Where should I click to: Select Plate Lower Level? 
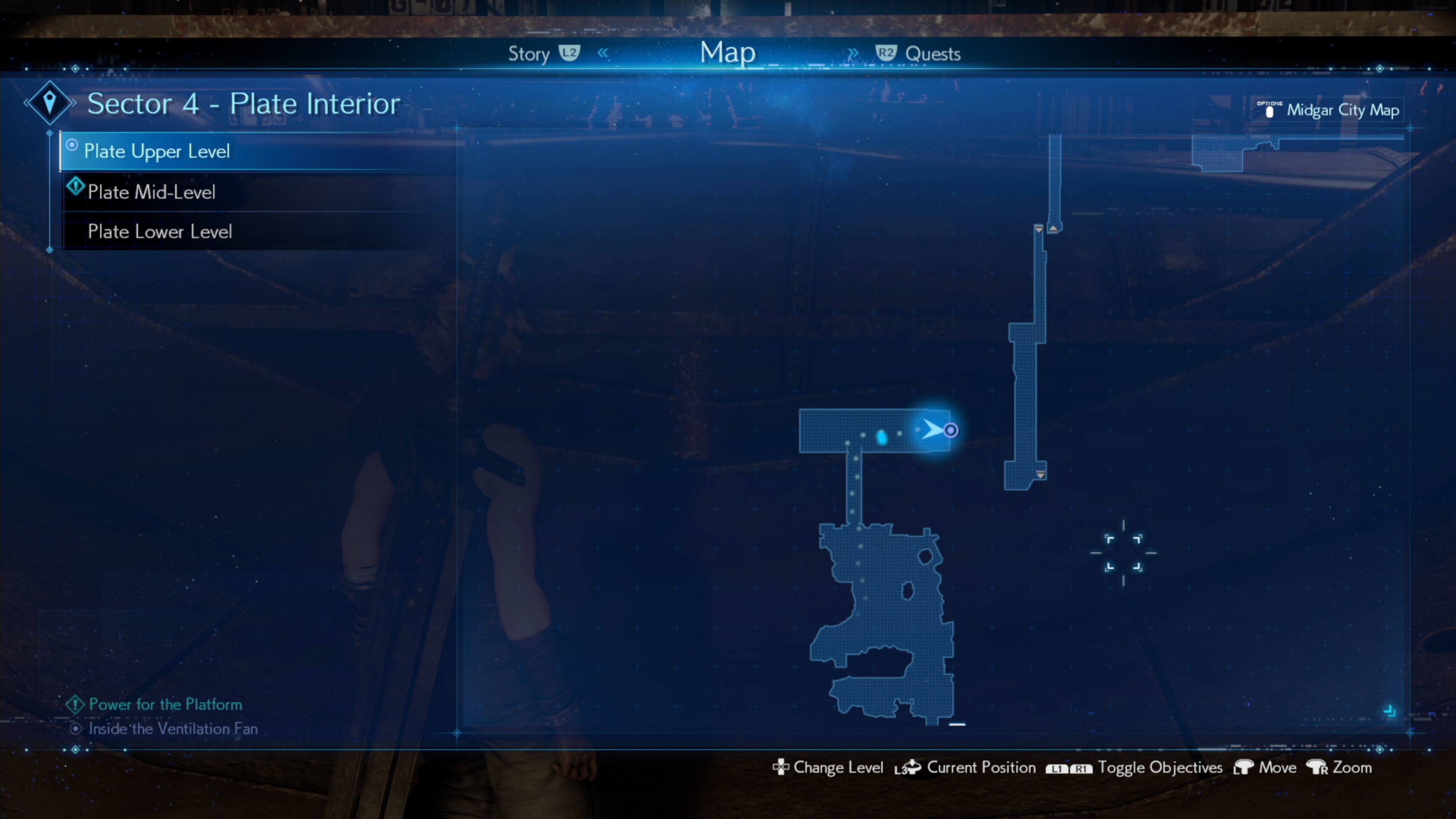pyautogui.click(x=160, y=231)
